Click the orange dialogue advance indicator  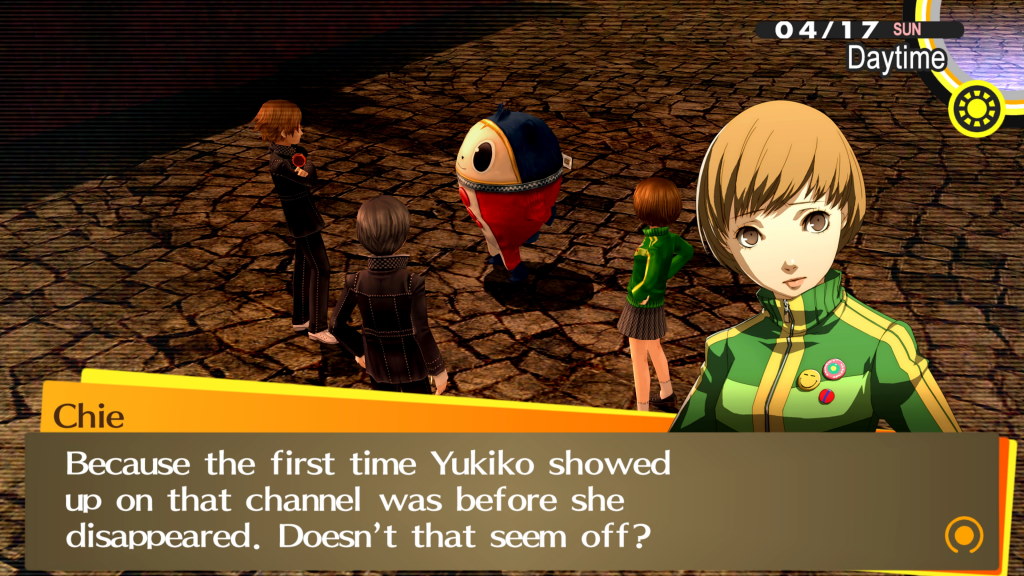tap(963, 535)
